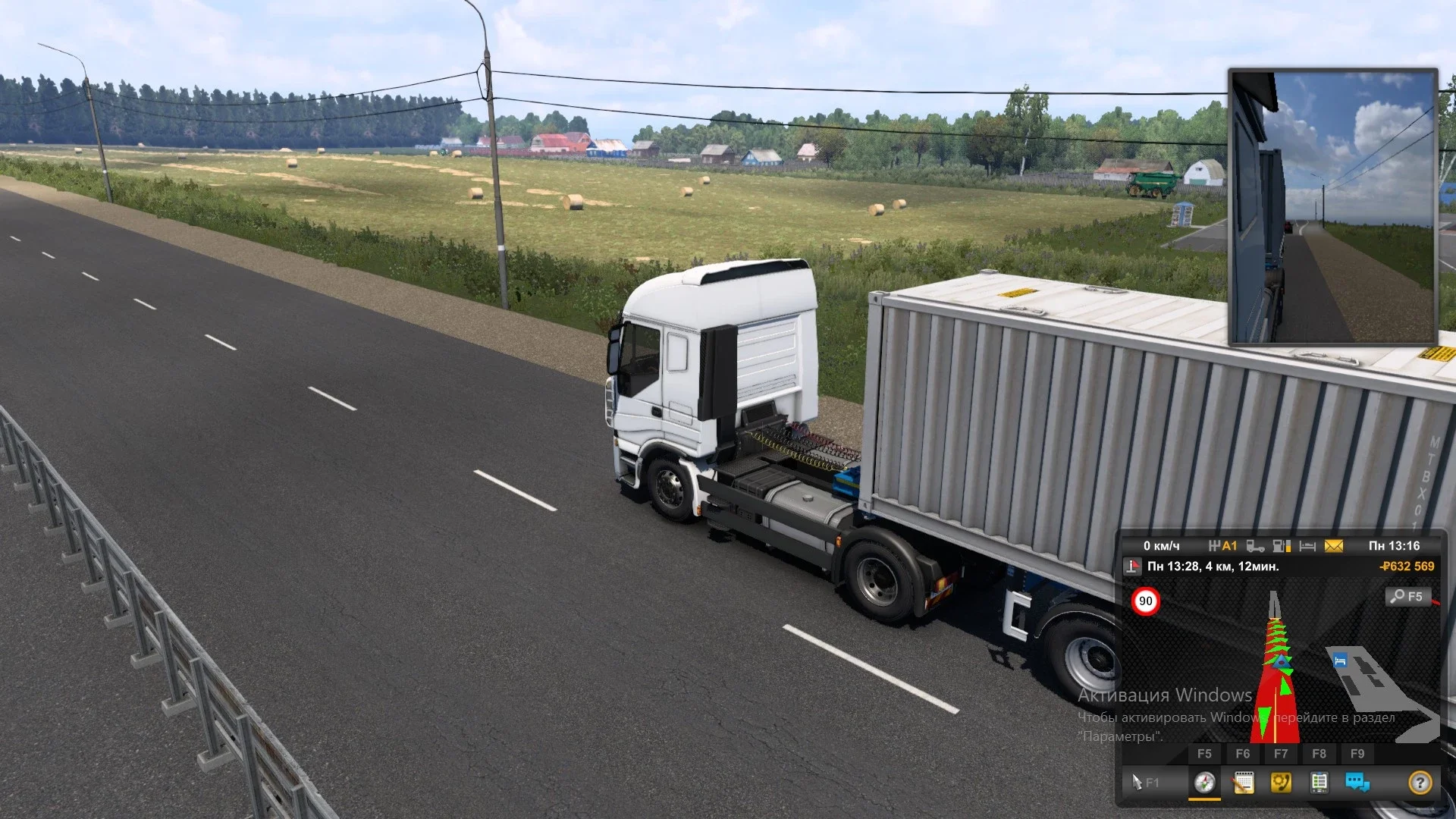Viewport: 1456px width, 819px height.
Task: Click the red destination flag icon
Action: (1134, 567)
